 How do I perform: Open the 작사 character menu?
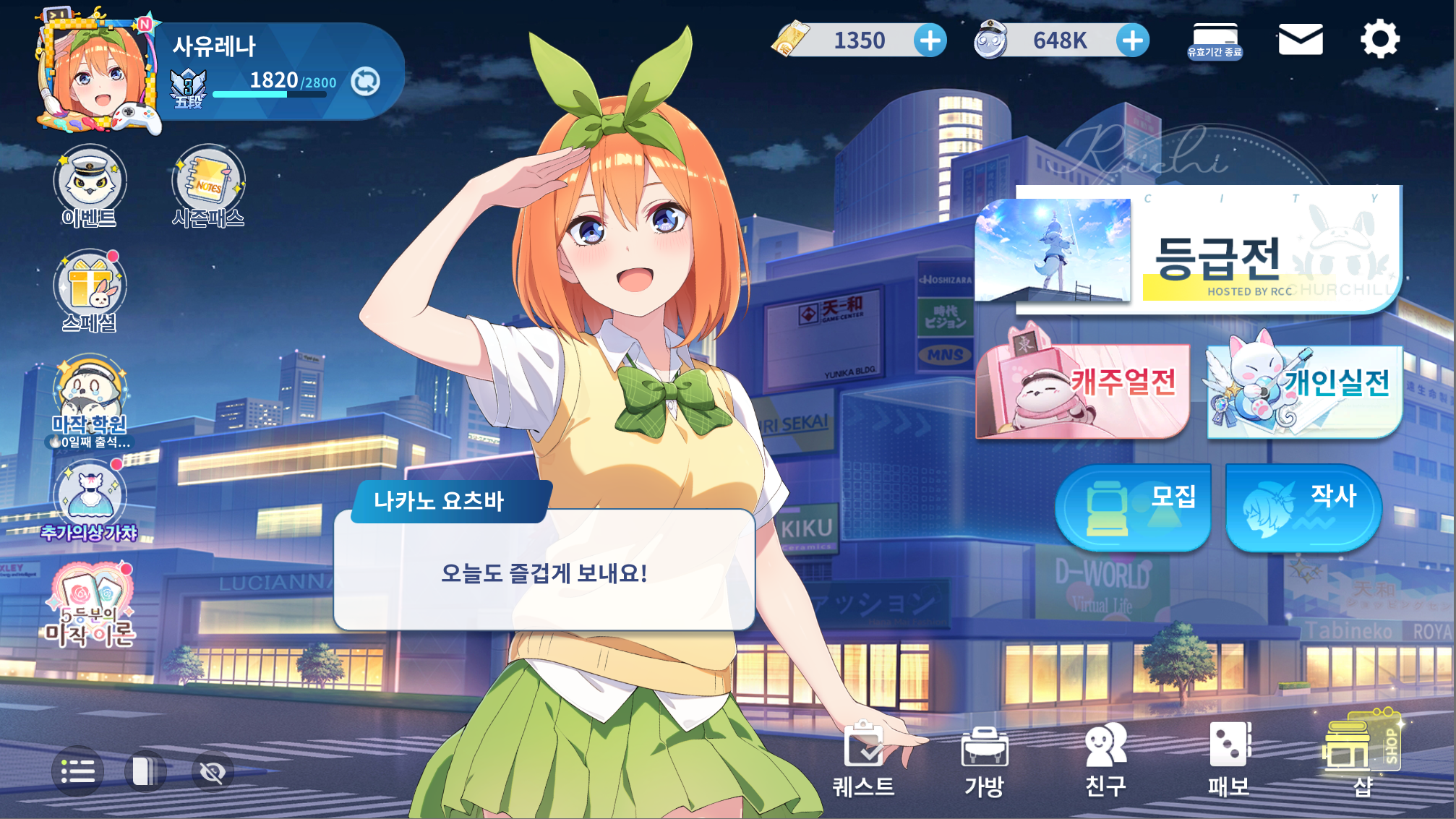(1303, 507)
